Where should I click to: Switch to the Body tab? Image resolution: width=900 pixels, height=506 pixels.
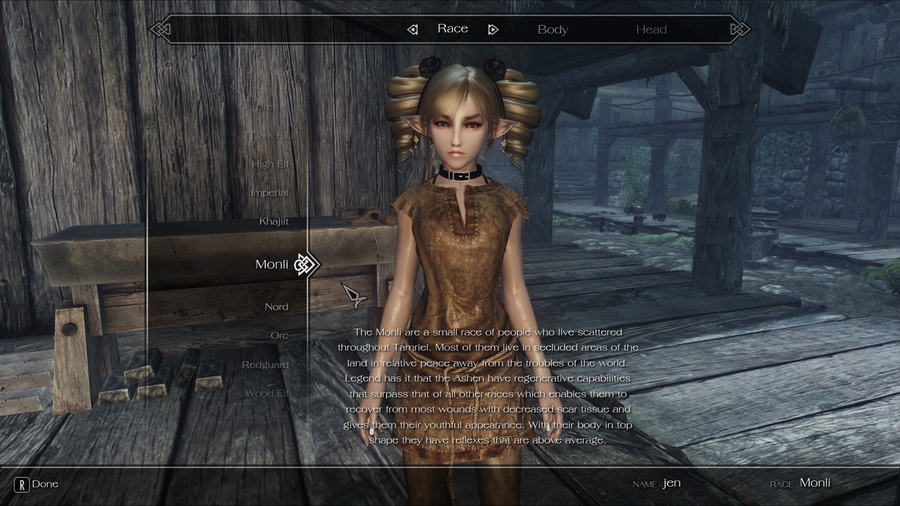coord(552,29)
